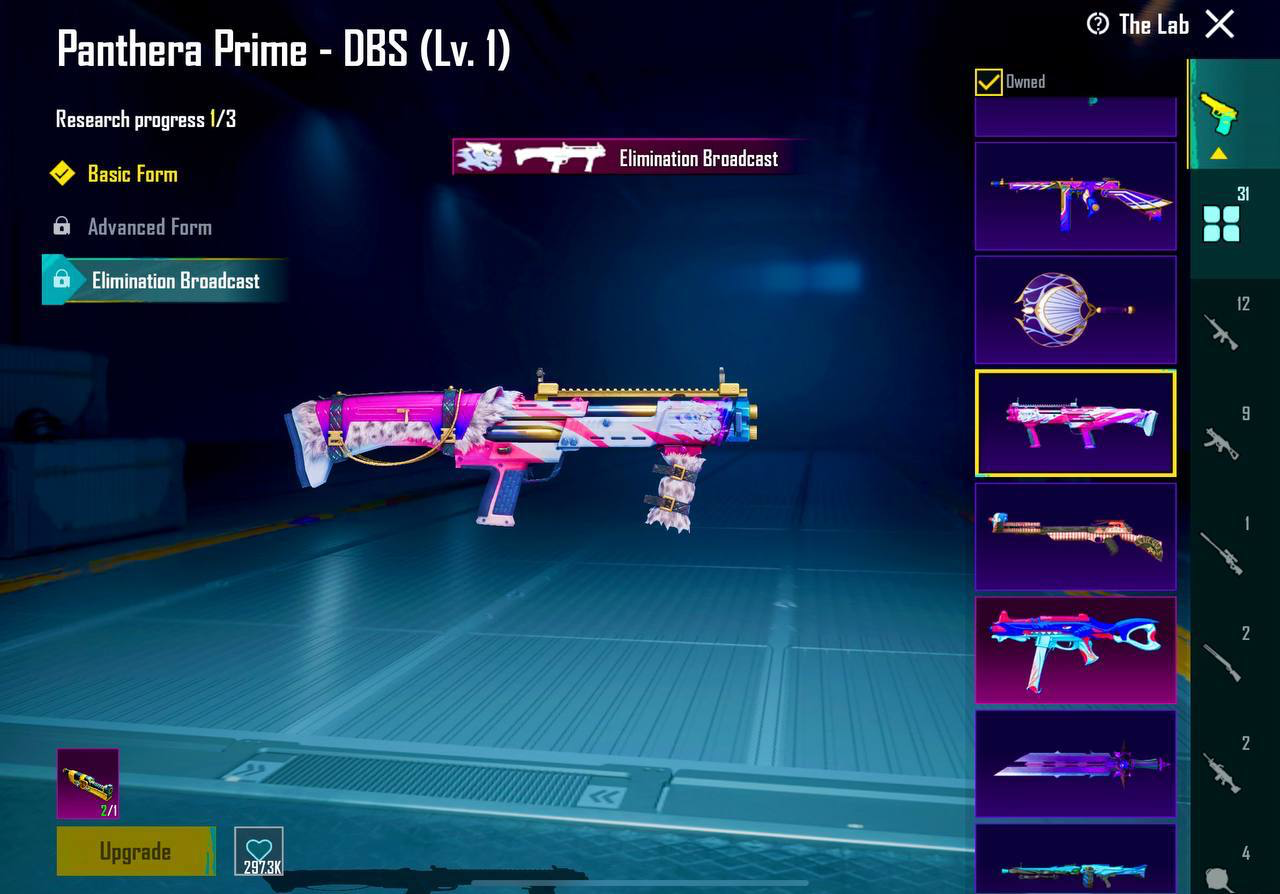1280x894 pixels.
Task: Choose the seashell pan skin thumbnail
Action: pyautogui.click(x=1075, y=309)
